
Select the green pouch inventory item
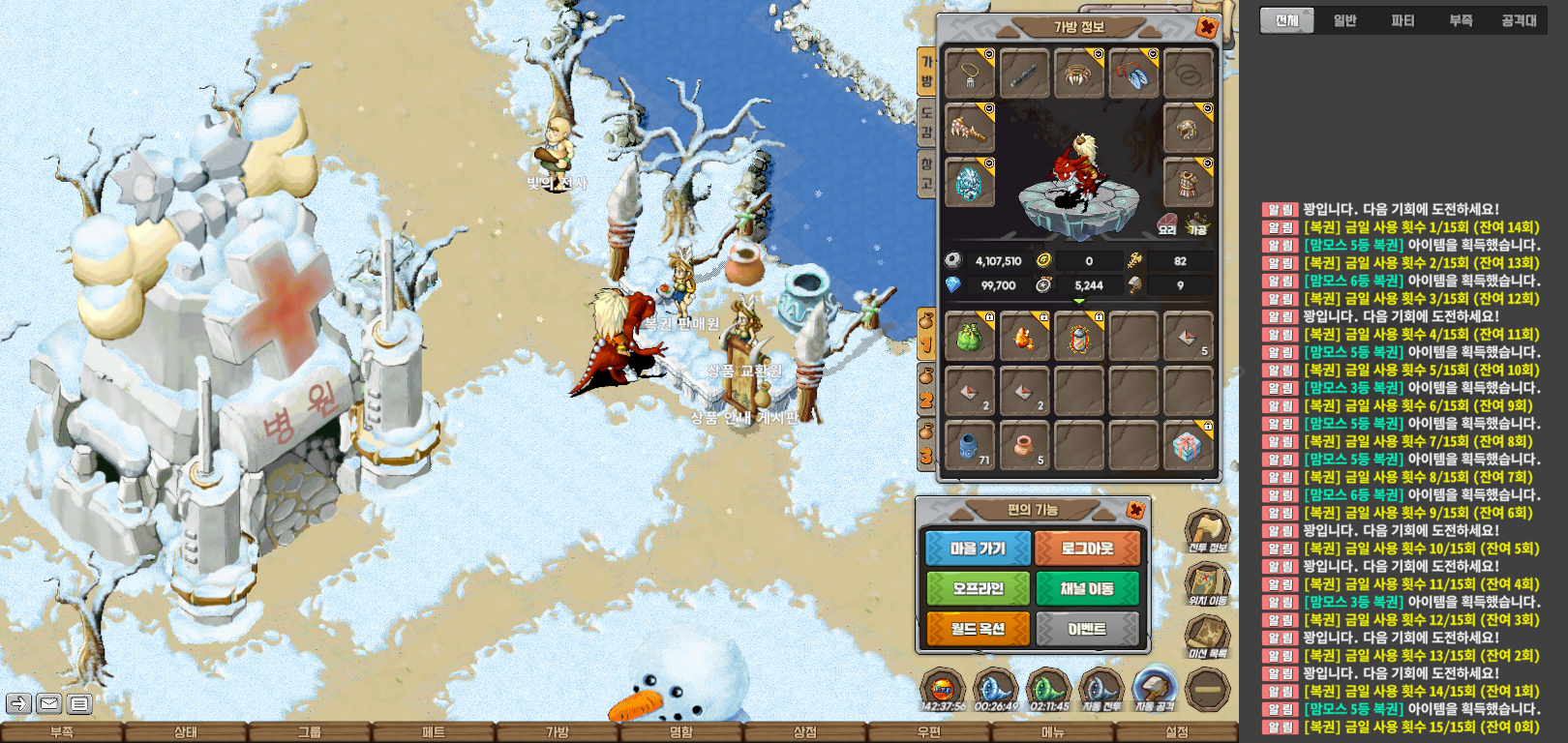pos(969,337)
